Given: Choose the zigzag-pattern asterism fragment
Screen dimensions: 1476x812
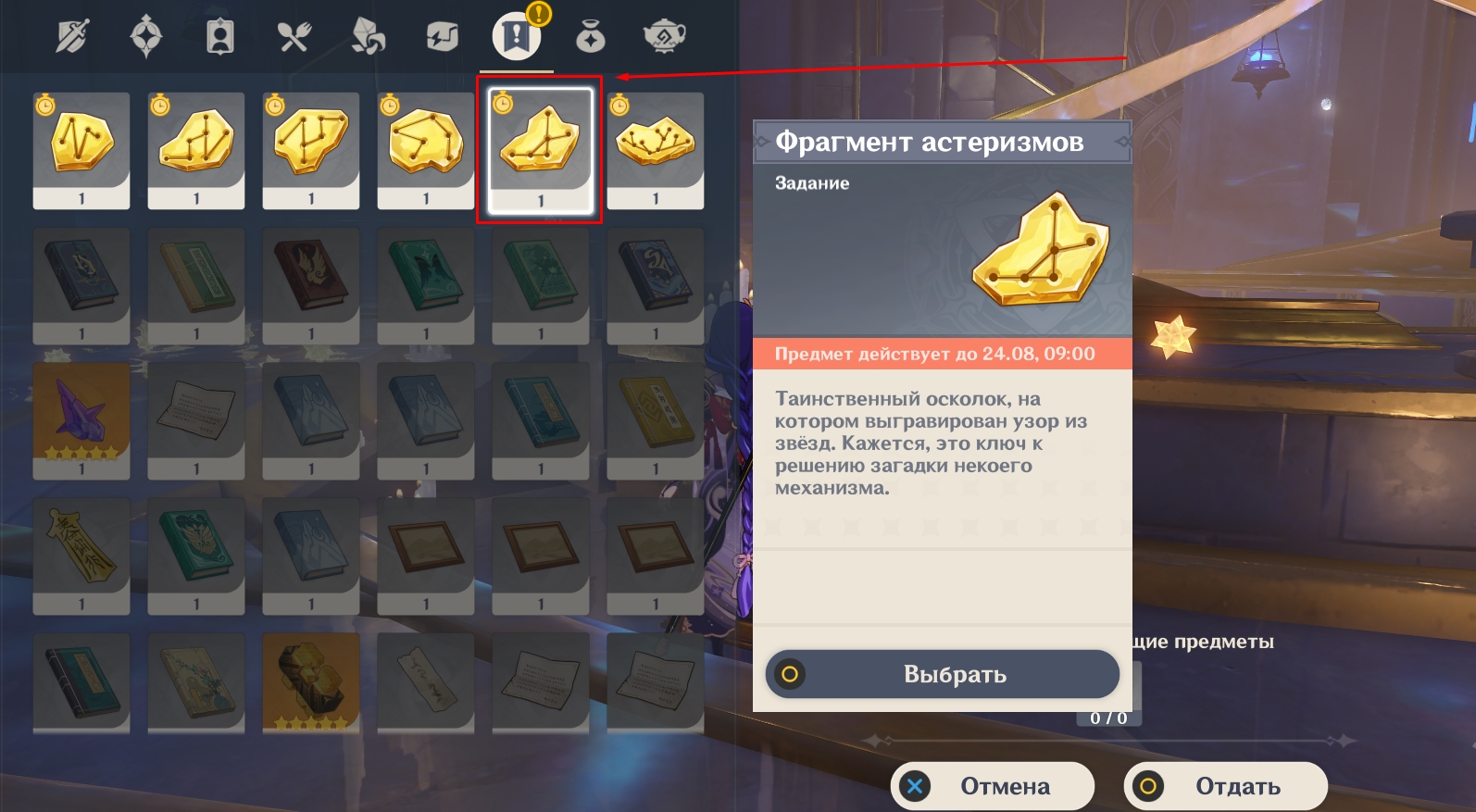Looking at the screenshot, I should [81, 150].
